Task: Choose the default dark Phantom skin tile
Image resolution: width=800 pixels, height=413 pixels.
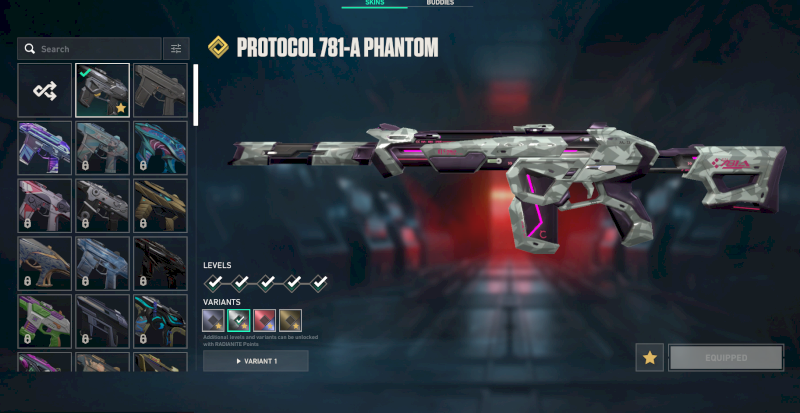Action: pos(160,90)
